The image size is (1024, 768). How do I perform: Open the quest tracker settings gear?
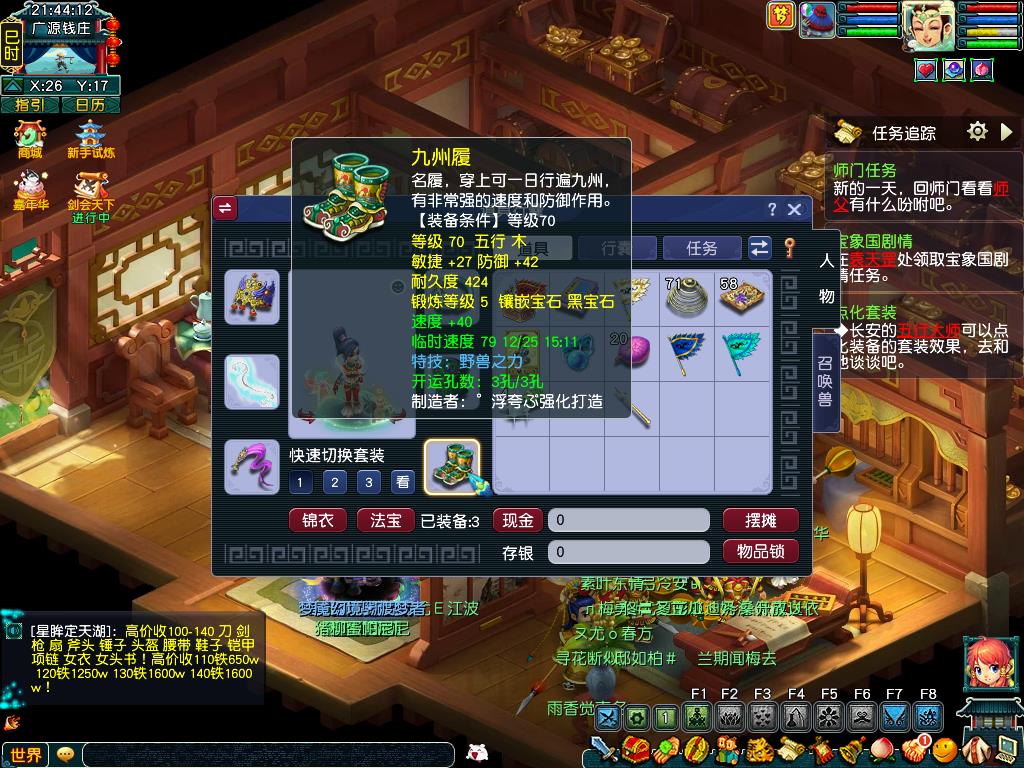[x=977, y=131]
